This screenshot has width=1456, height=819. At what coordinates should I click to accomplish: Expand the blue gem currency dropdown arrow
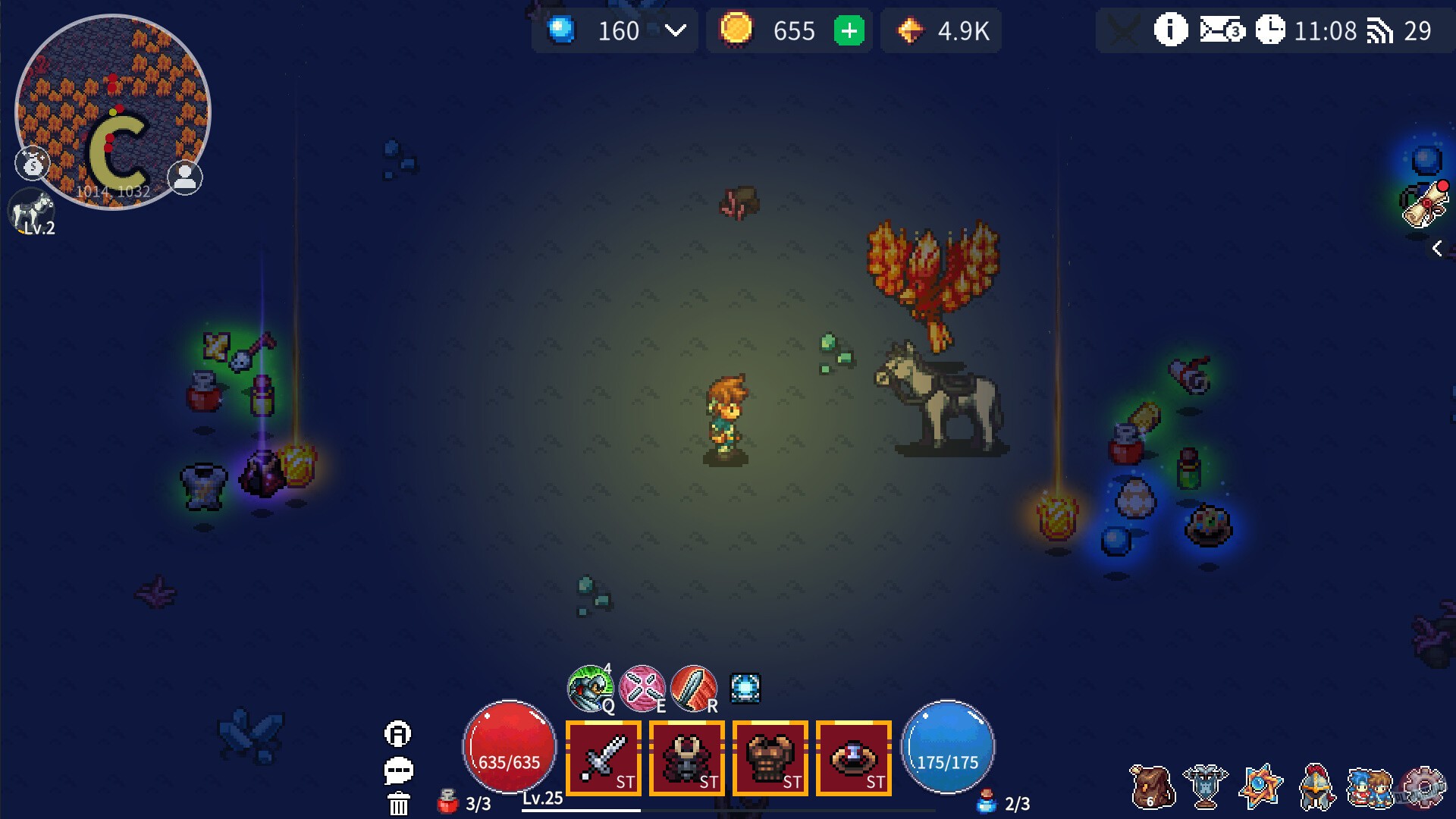pos(673,30)
